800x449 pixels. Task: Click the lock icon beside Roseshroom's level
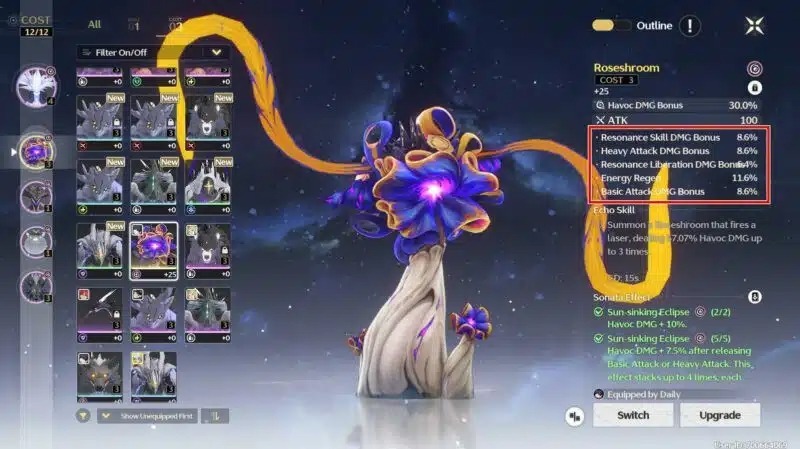(756, 87)
